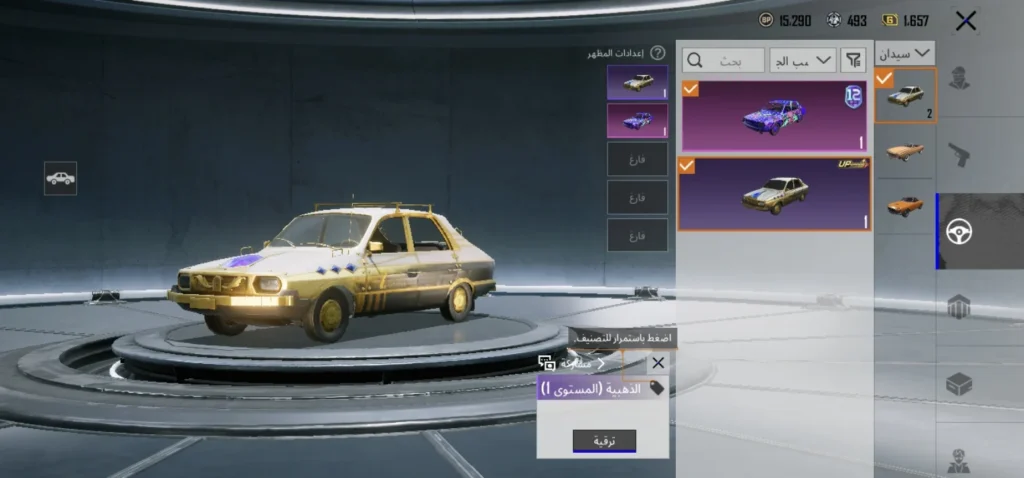Select the golden upgradable car skin card
The image size is (1024, 478).
click(x=774, y=193)
